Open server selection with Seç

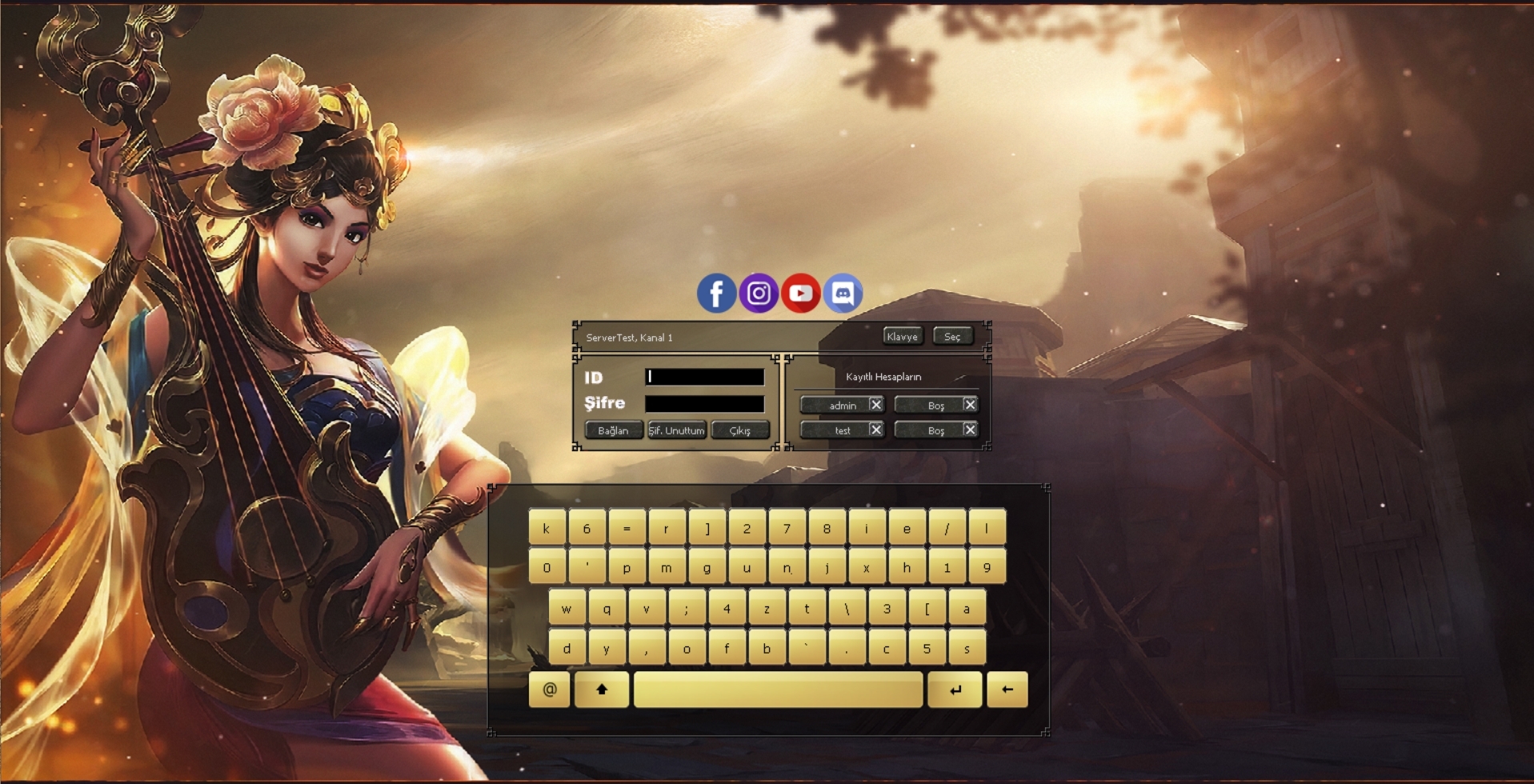pos(952,337)
